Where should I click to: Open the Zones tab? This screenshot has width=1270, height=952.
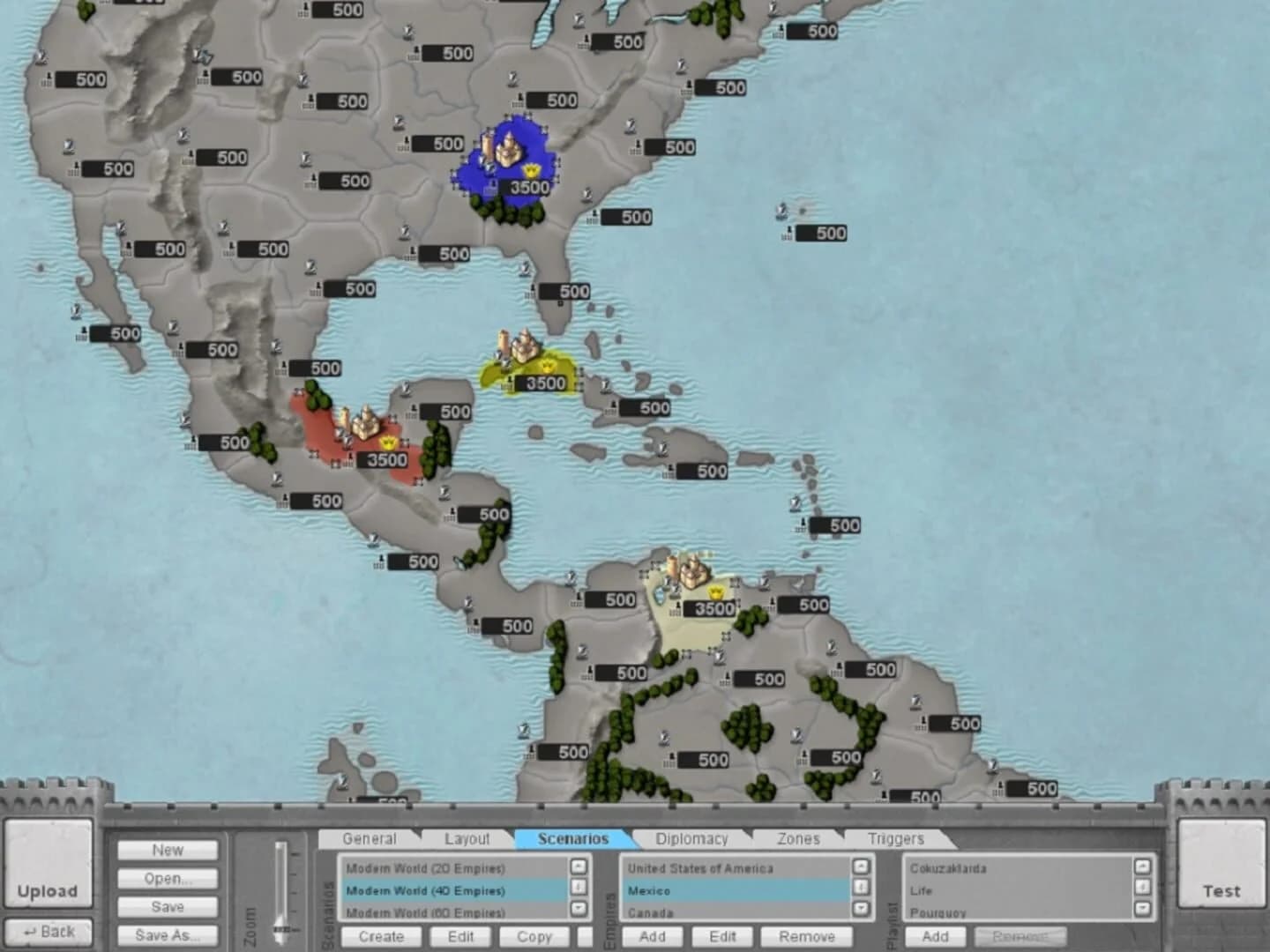[x=796, y=839]
